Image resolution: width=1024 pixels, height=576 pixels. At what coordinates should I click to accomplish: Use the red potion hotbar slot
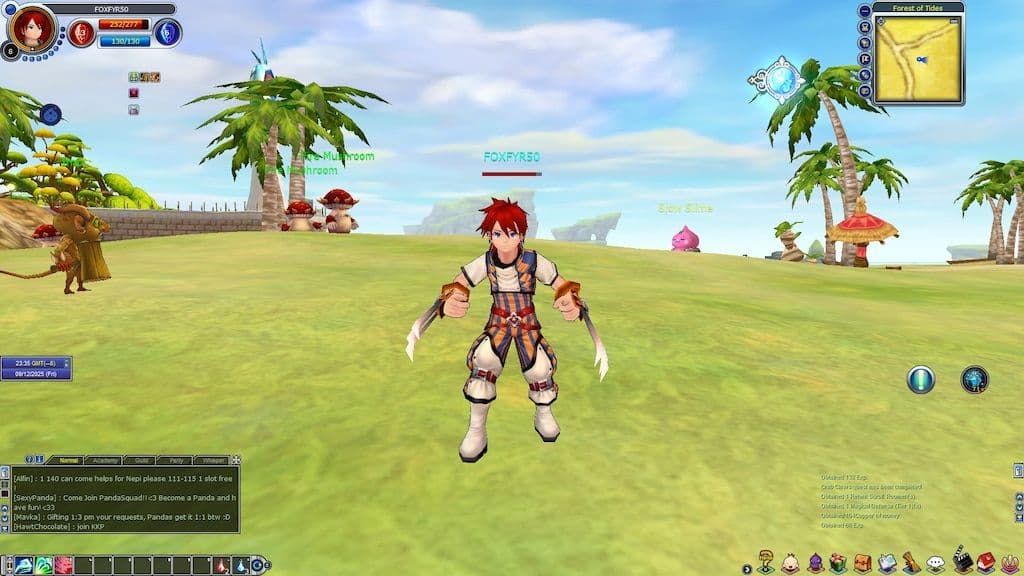tap(222, 566)
